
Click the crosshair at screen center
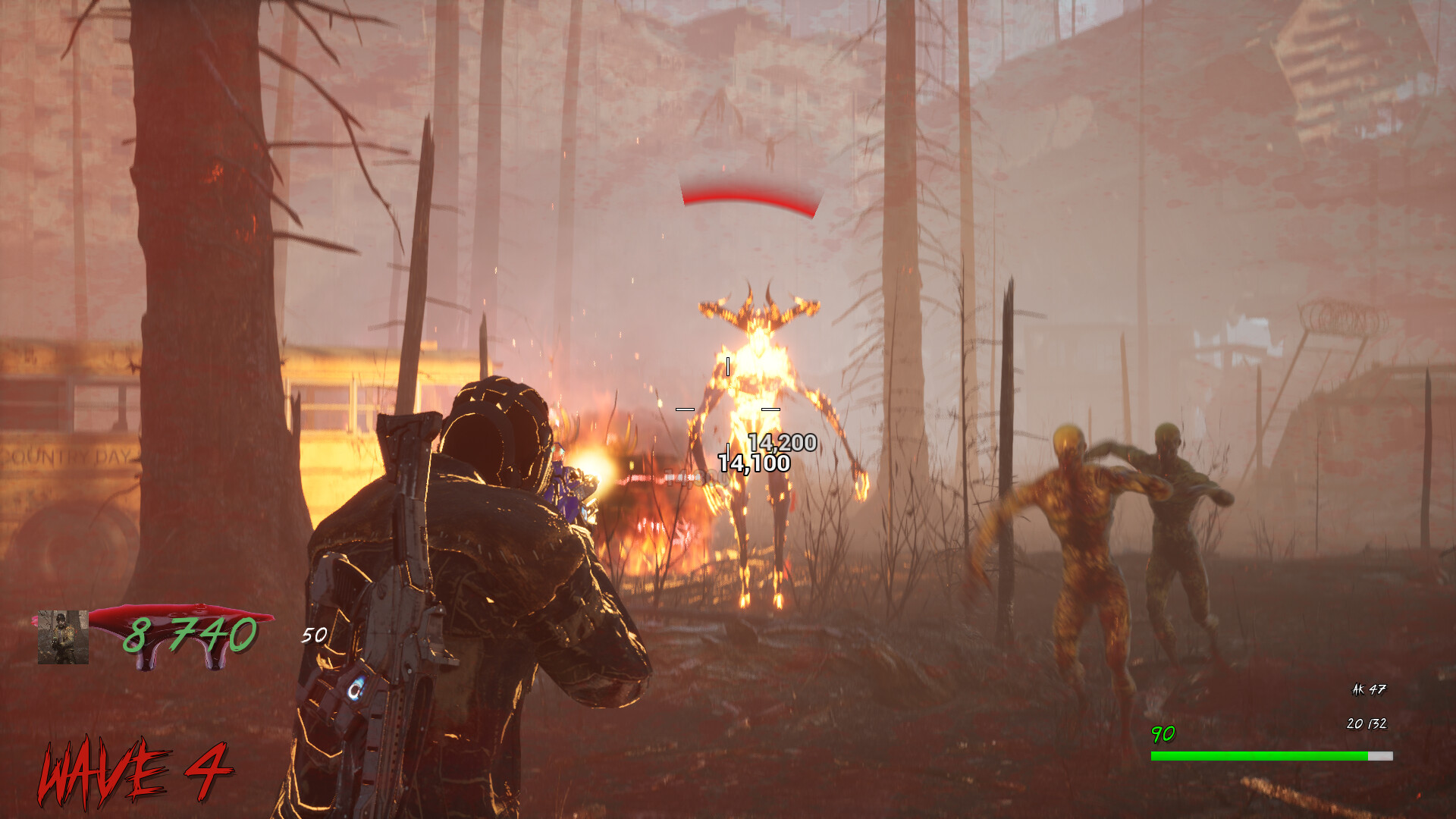pos(728,409)
